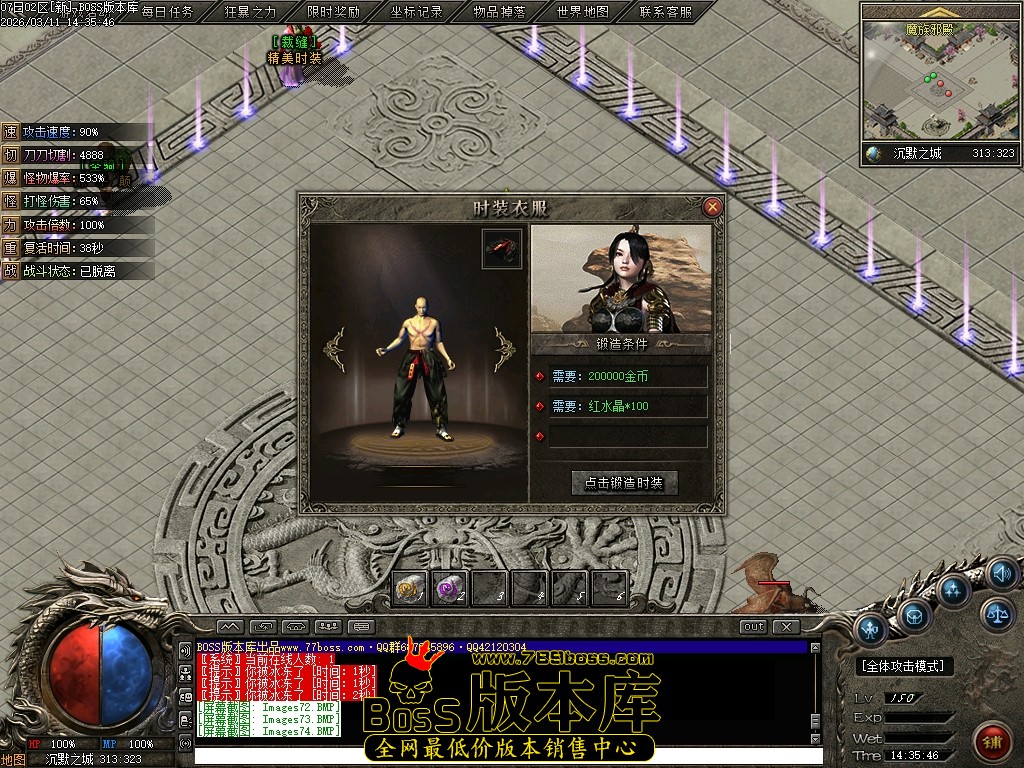1024x768 pixels.
Task: Open the 狂暴之力 menu
Action: (250, 12)
